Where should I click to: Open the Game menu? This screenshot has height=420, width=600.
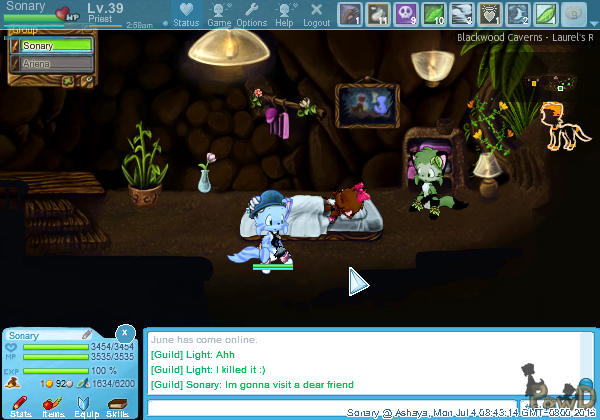(219, 14)
